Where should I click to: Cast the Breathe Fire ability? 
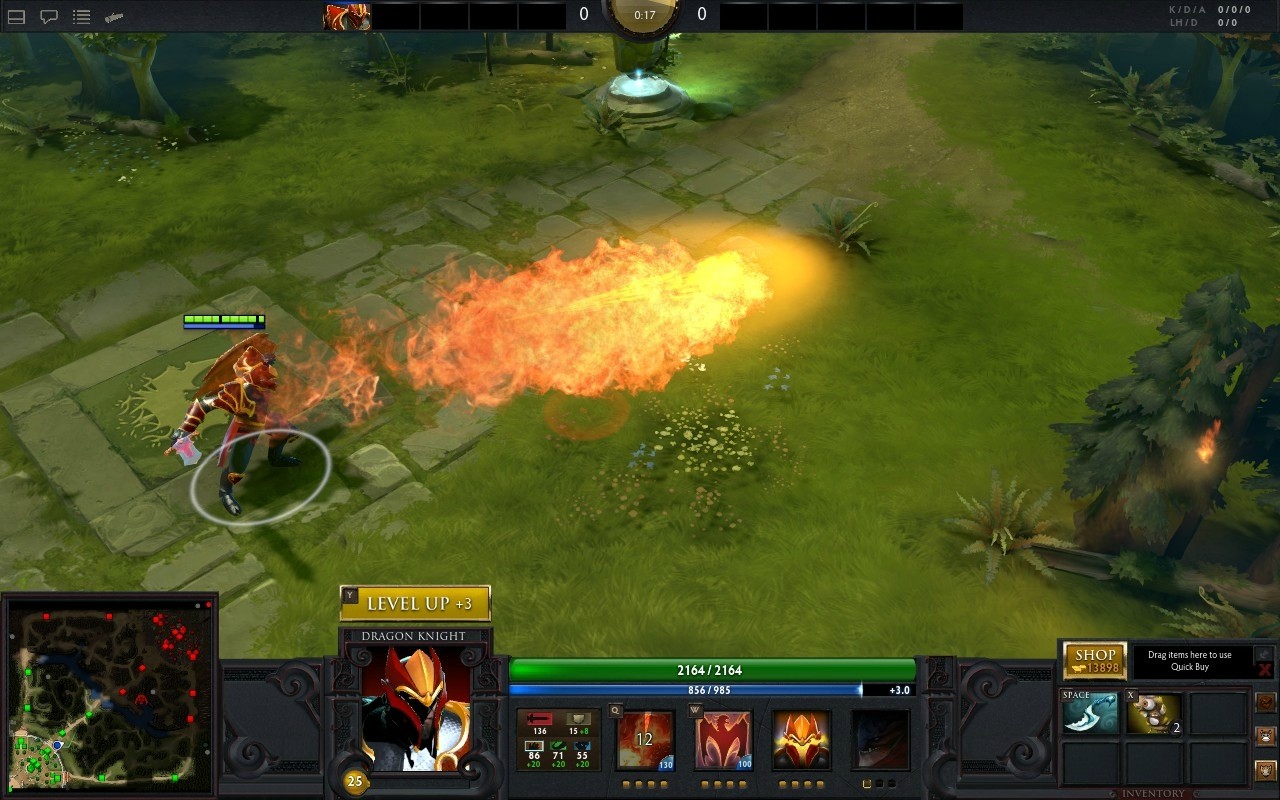pos(645,740)
